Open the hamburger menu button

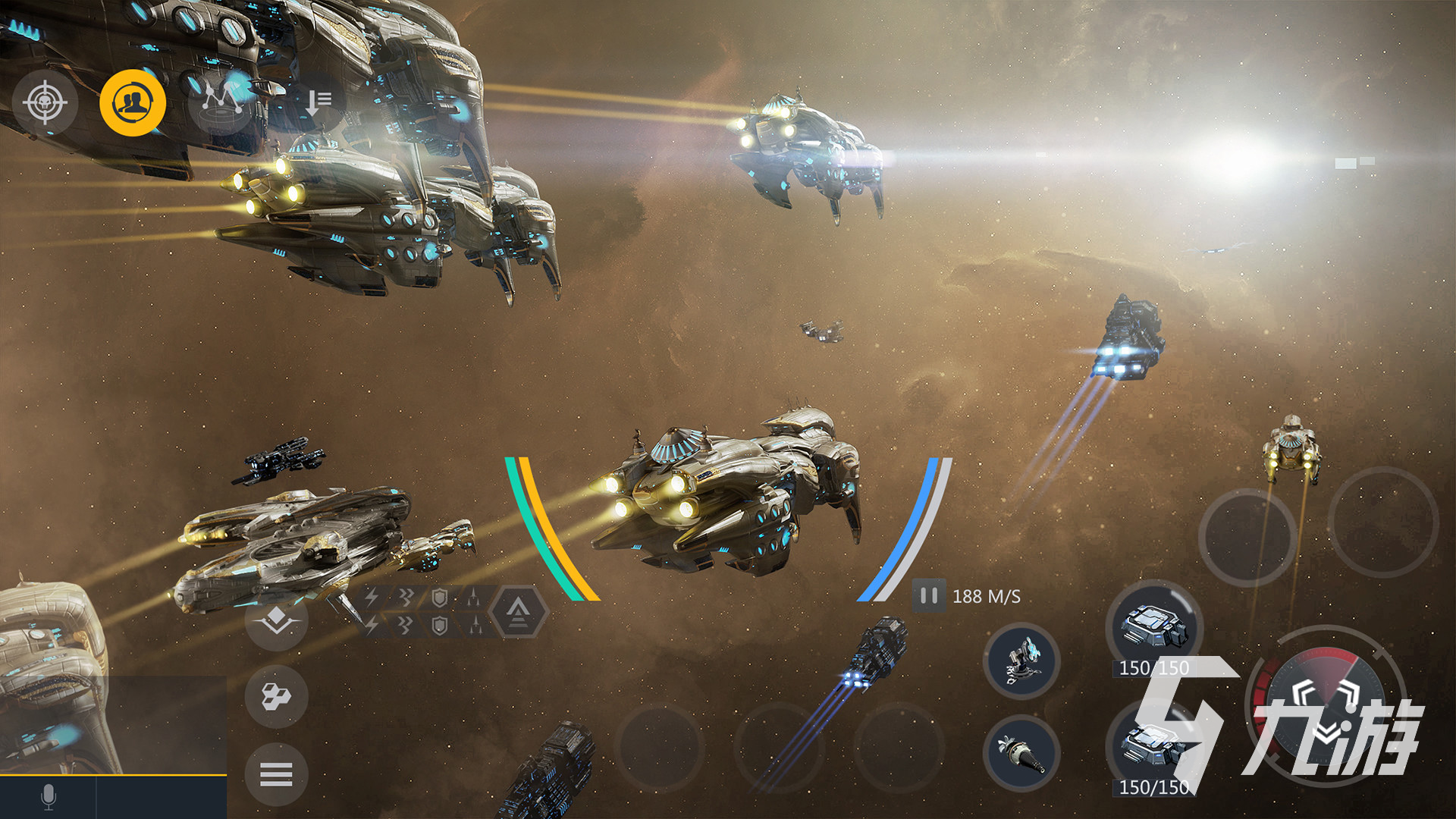(276, 774)
